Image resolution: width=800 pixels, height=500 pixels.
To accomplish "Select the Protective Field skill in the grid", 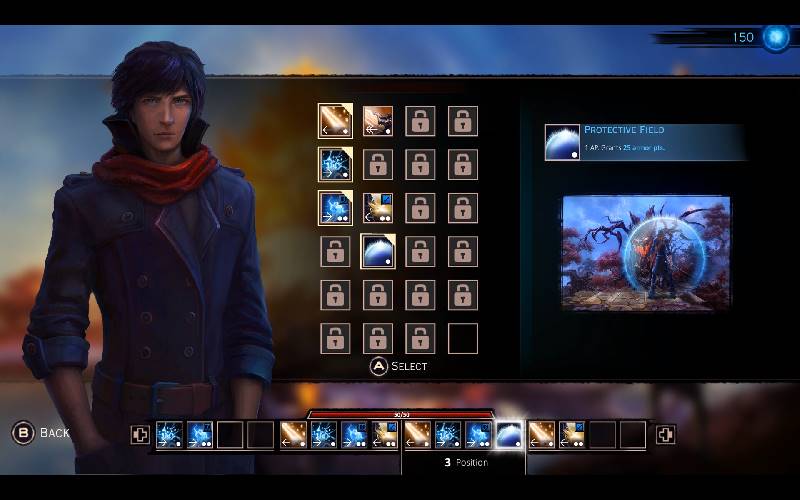I will [x=378, y=251].
